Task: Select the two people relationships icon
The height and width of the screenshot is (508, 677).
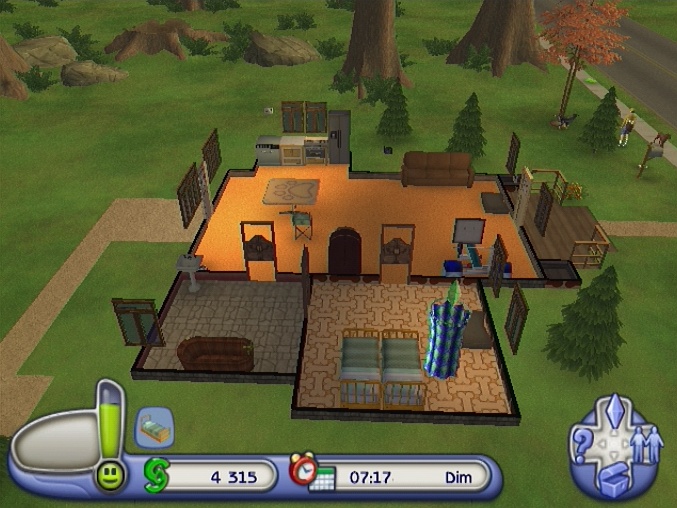Action: click(646, 444)
